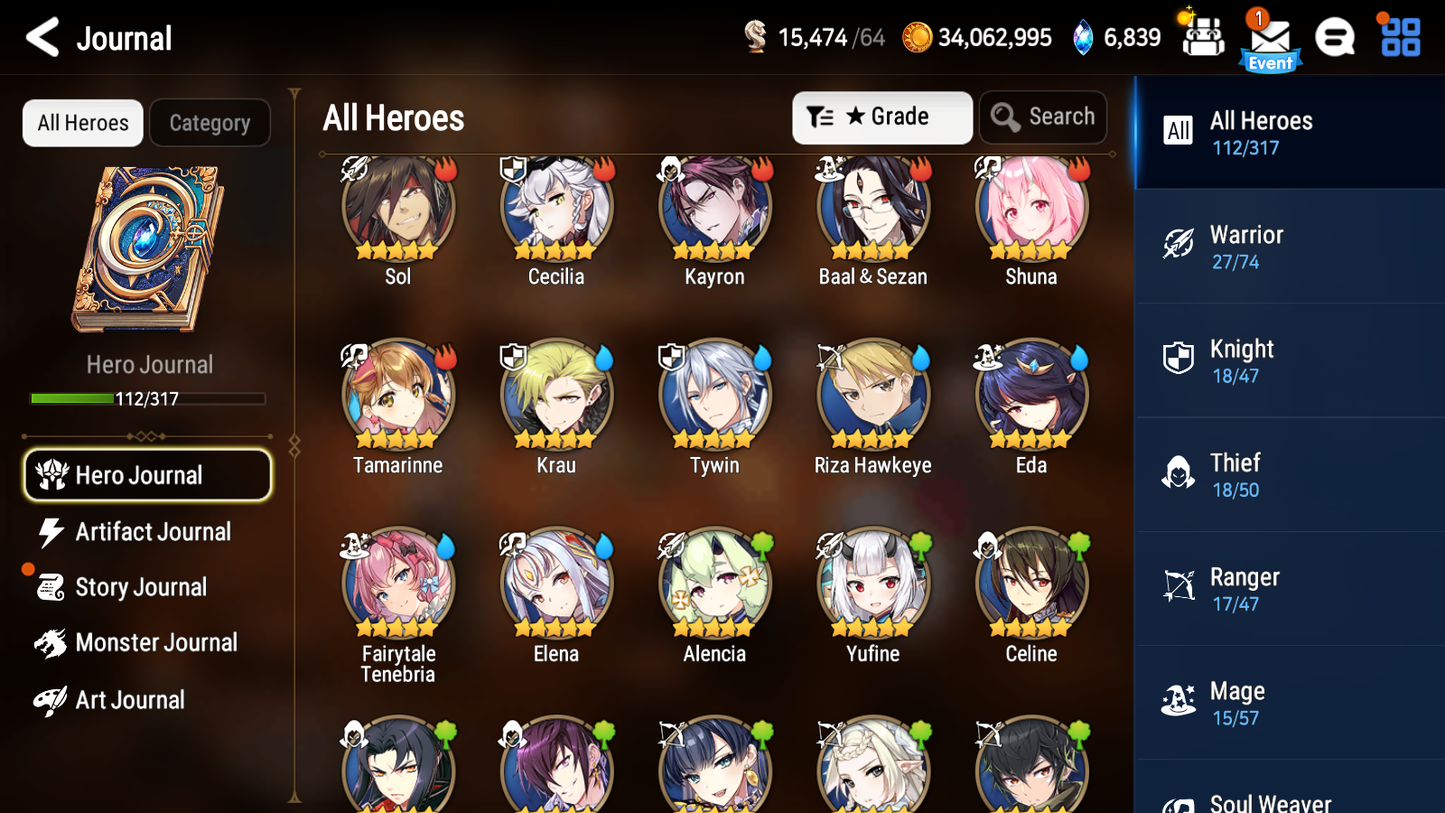This screenshot has width=1445, height=813.
Task: Filter heroes by Knight class
Action: pos(1289,360)
